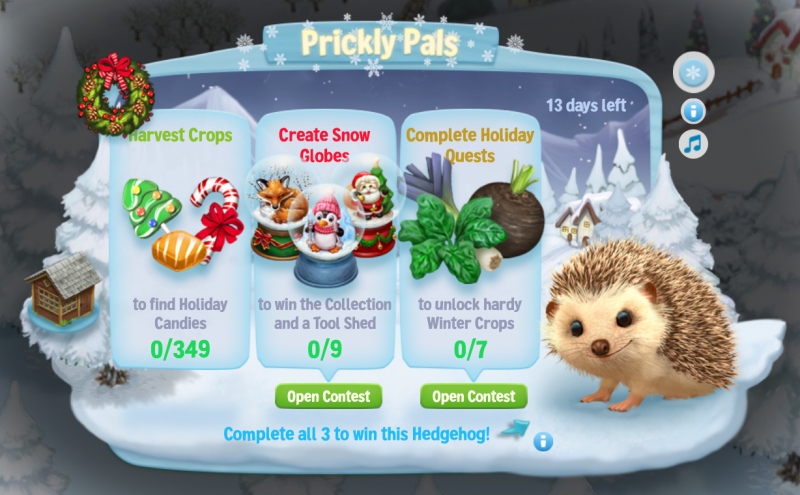Open the side info button below the snowflake

click(x=693, y=111)
